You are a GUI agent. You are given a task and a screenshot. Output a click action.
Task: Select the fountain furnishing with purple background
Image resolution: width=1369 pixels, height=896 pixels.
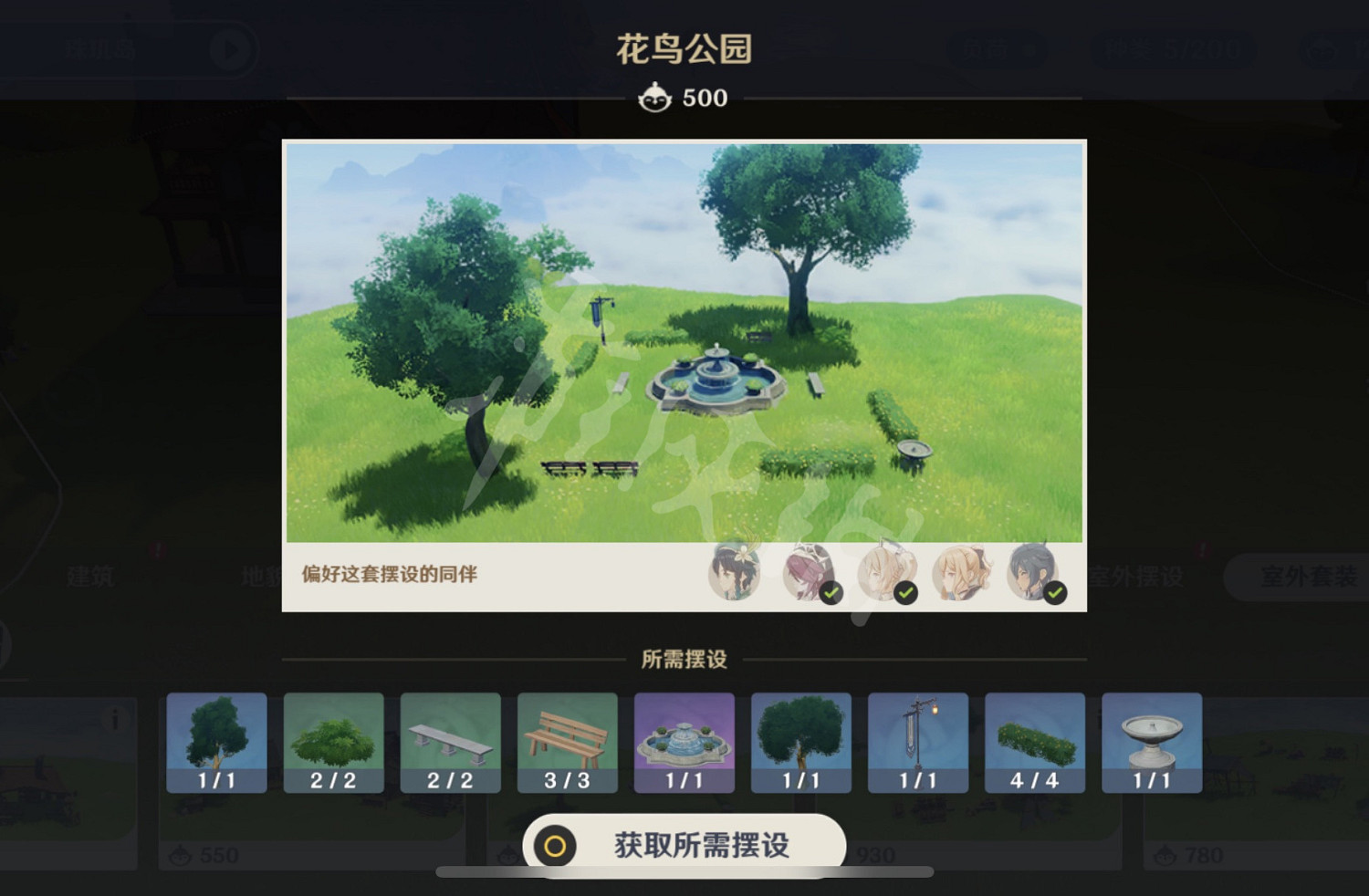tap(684, 743)
